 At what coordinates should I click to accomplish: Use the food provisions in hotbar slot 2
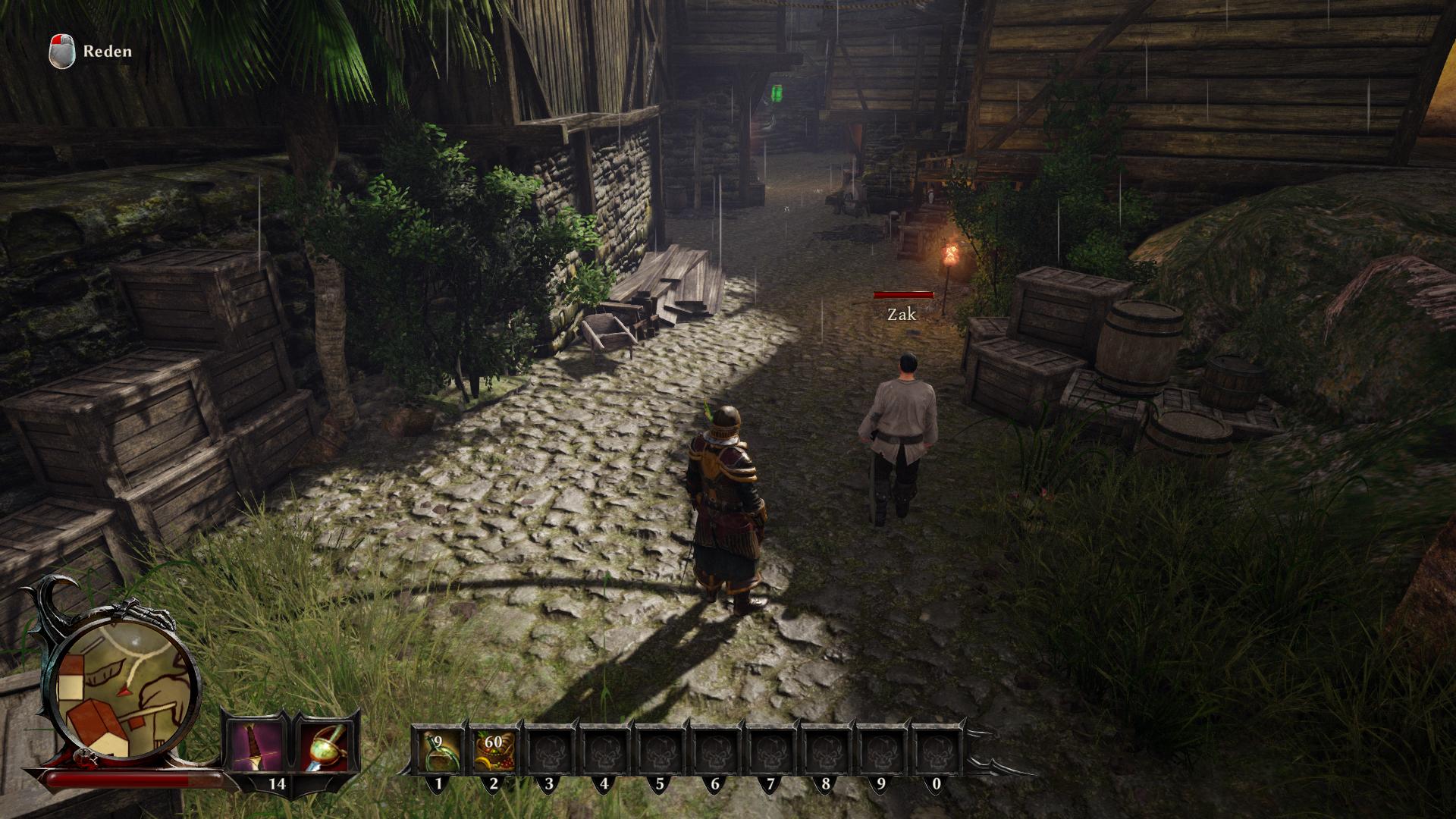tap(494, 749)
